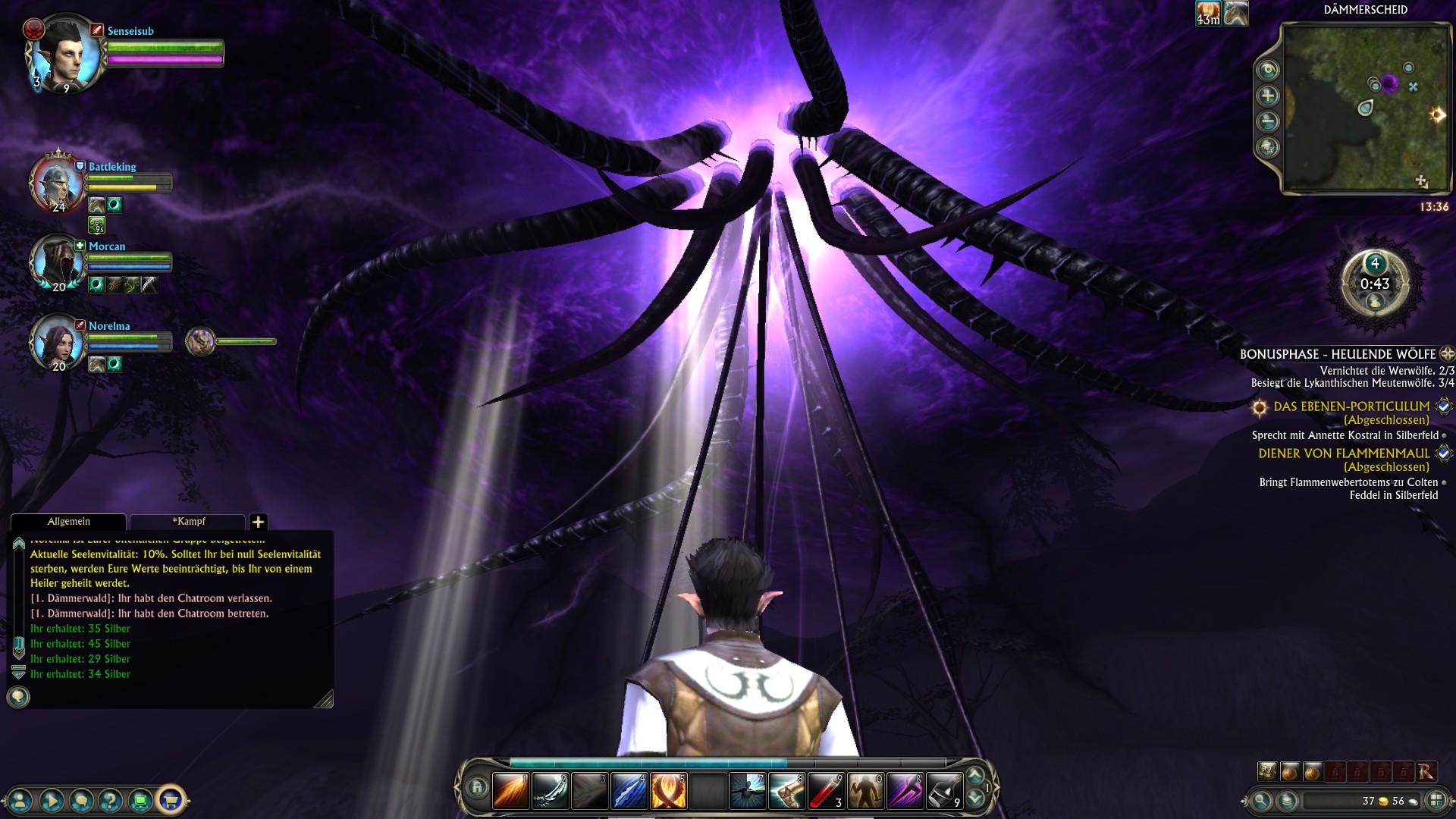1456x819 pixels.
Task: Toggle the action bar padlock lock
Action: pyautogui.click(x=478, y=788)
